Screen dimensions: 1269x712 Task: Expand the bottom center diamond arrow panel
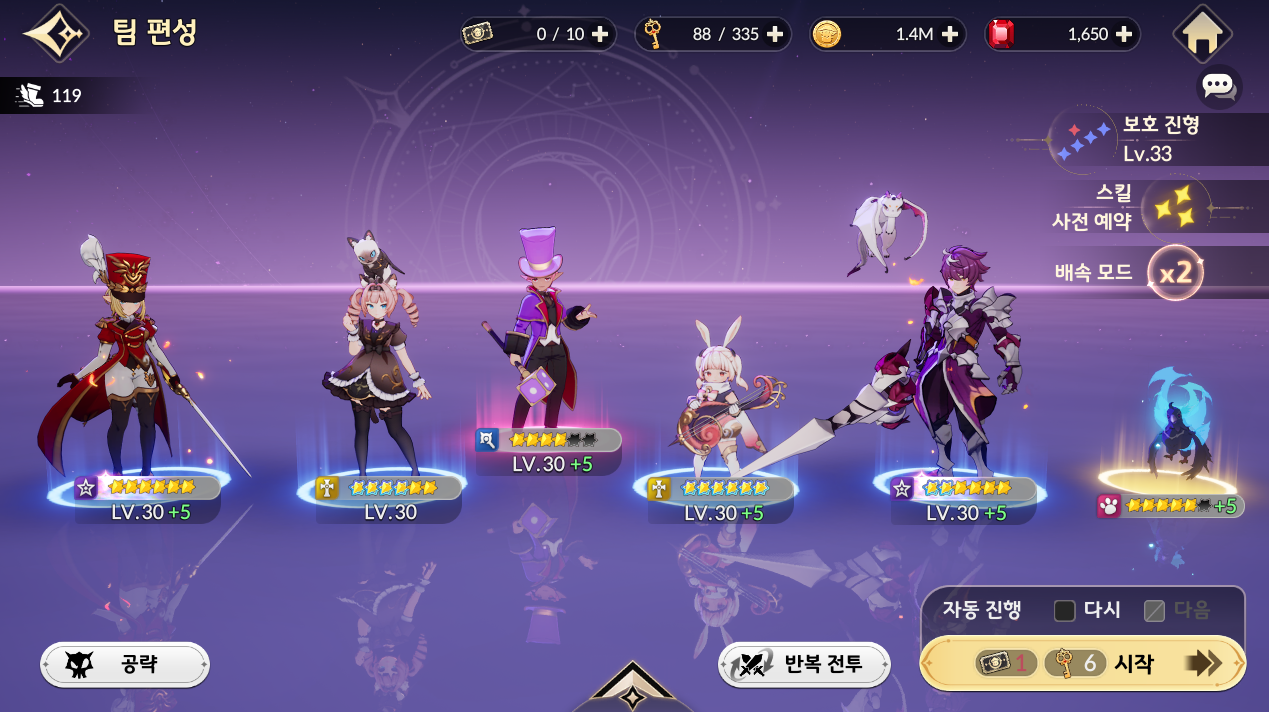point(632,690)
